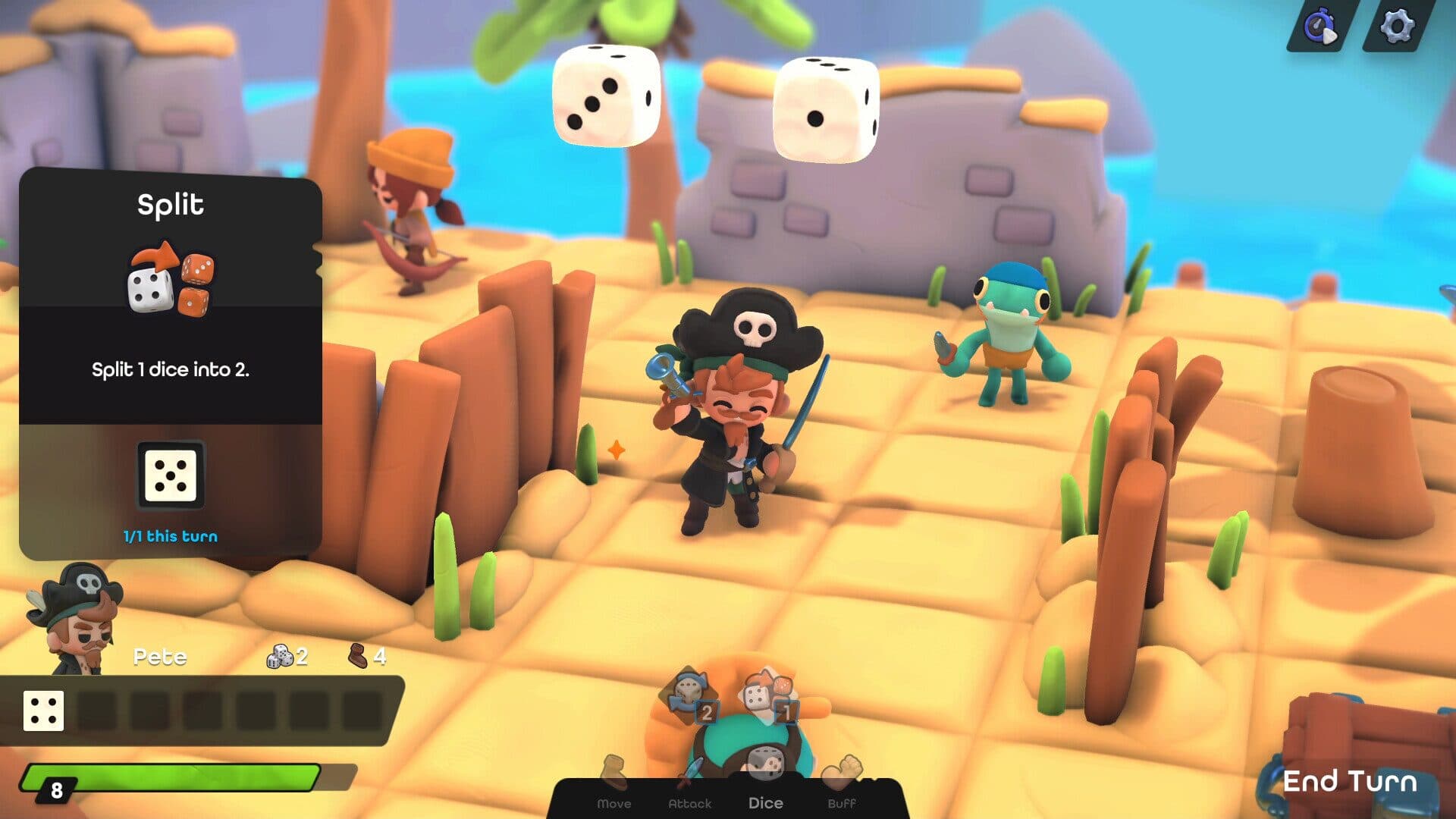Switch to the Move tab
The width and height of the screenshot is (1456, 819).
point(614,802)
